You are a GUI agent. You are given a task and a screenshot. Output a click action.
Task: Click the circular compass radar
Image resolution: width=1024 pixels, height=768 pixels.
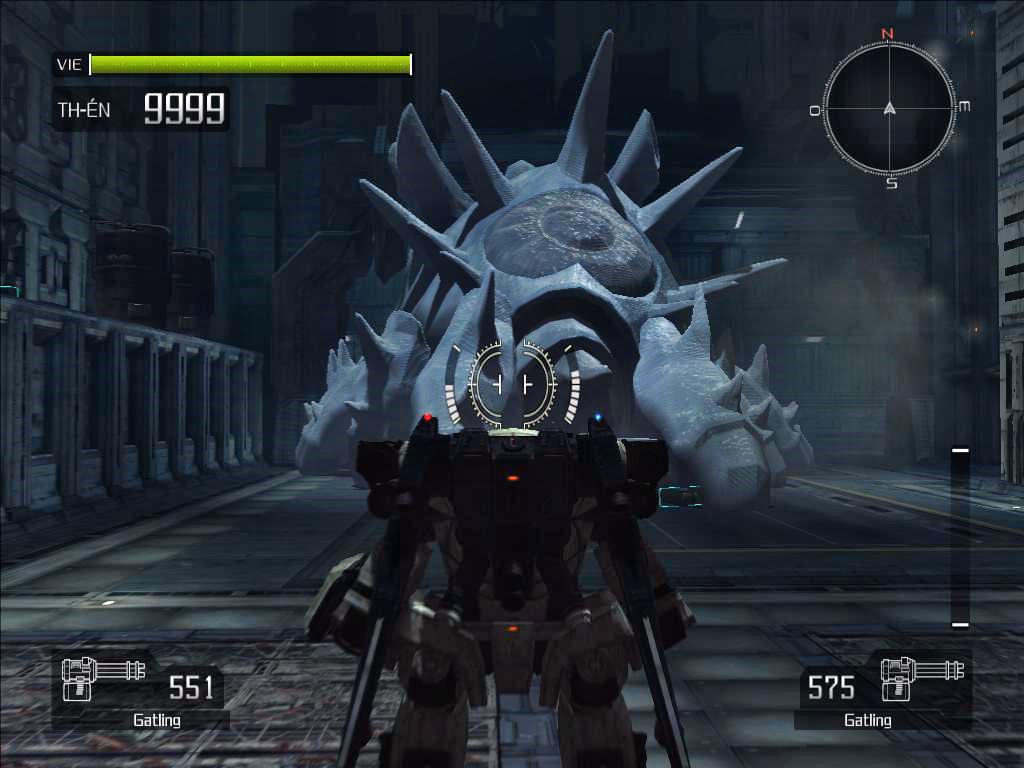889,108
